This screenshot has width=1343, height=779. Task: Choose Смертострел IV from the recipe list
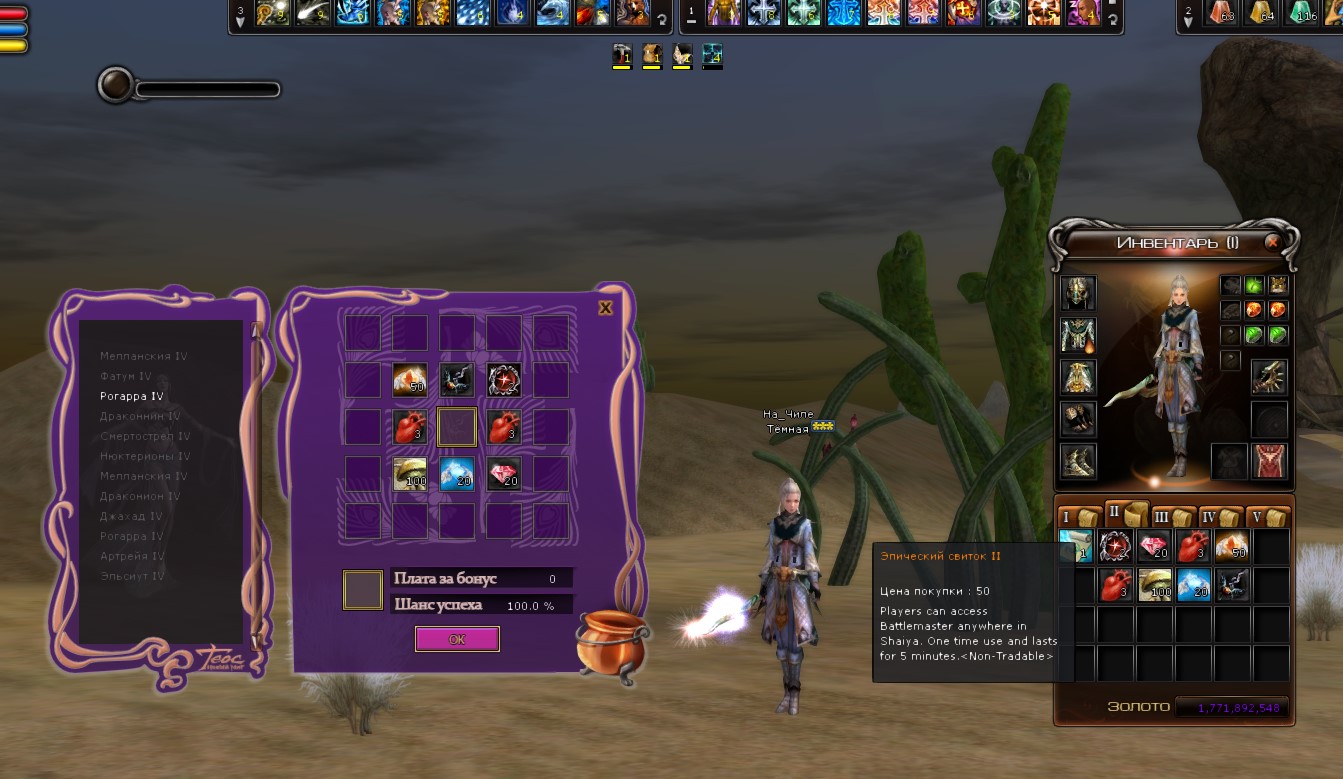[145, 436]
